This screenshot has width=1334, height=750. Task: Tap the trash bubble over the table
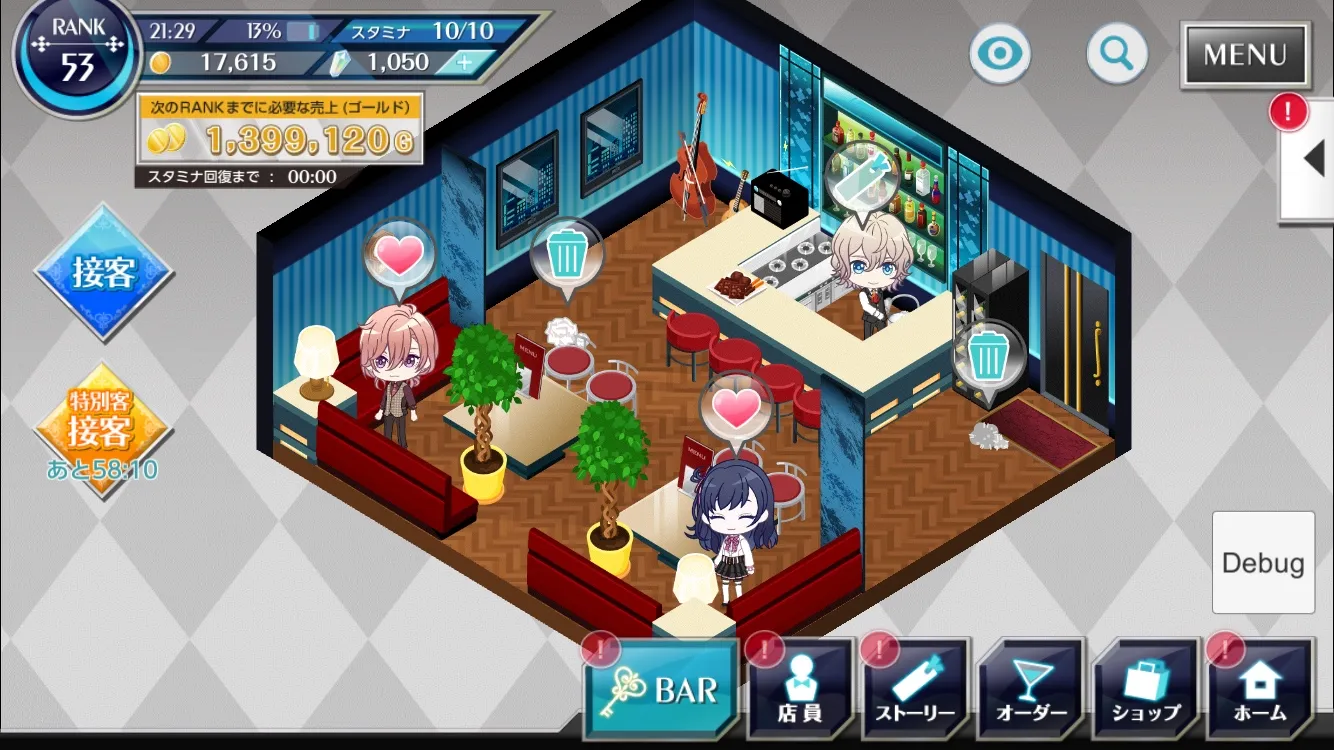567,254
